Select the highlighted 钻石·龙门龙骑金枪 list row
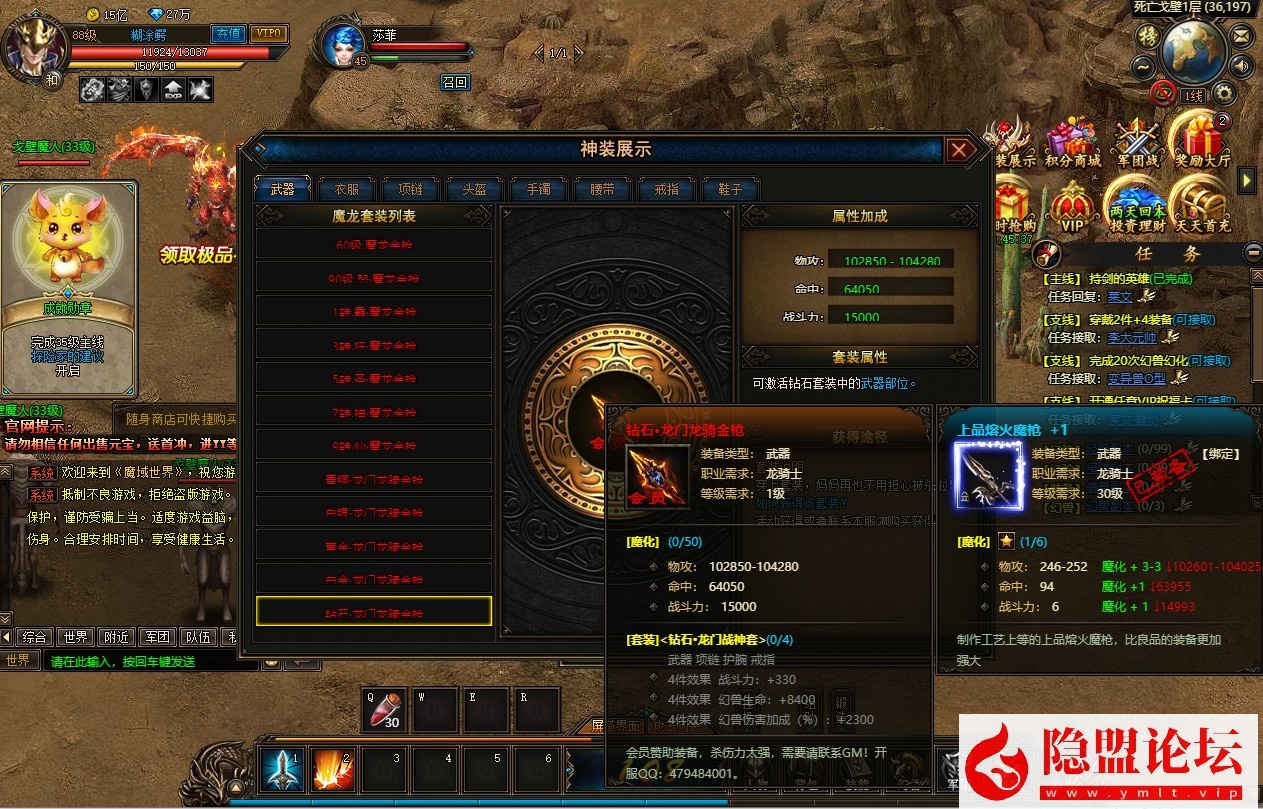This screenshot has width=1263, height=809. [374, 612]
